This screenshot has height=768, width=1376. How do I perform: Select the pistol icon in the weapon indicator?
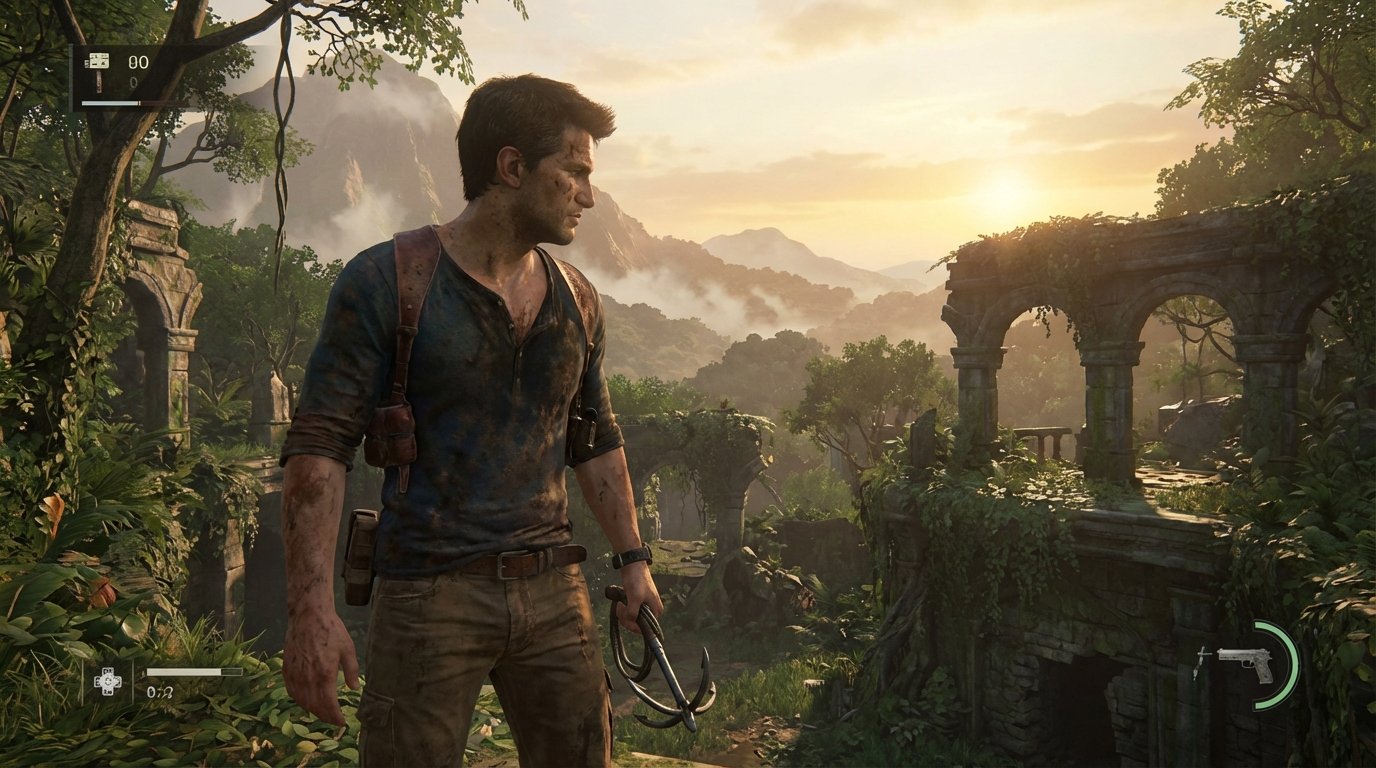pyautogui.click(x=1246, y=664)
